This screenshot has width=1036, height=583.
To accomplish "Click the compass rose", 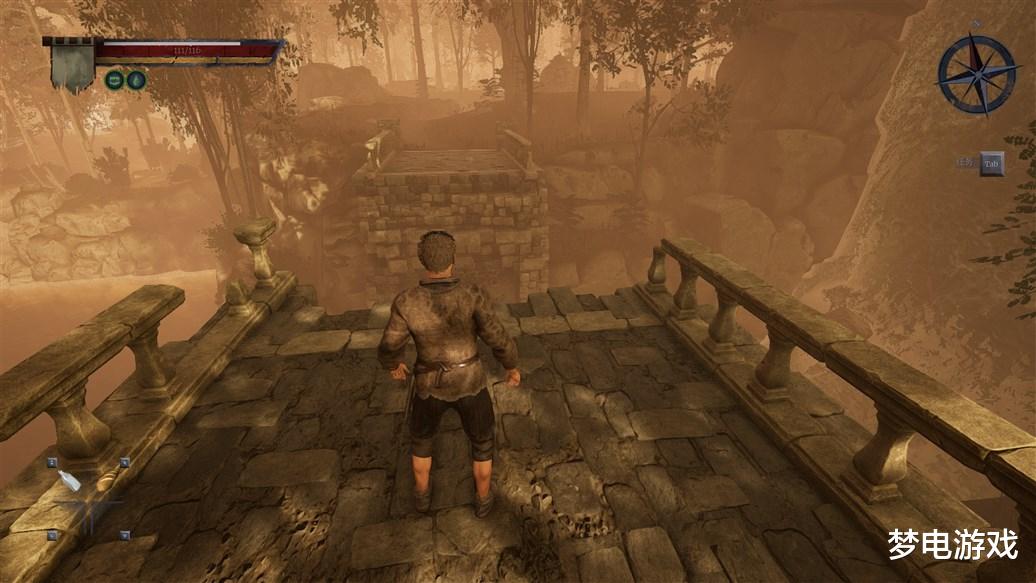I will coord(976,74).
